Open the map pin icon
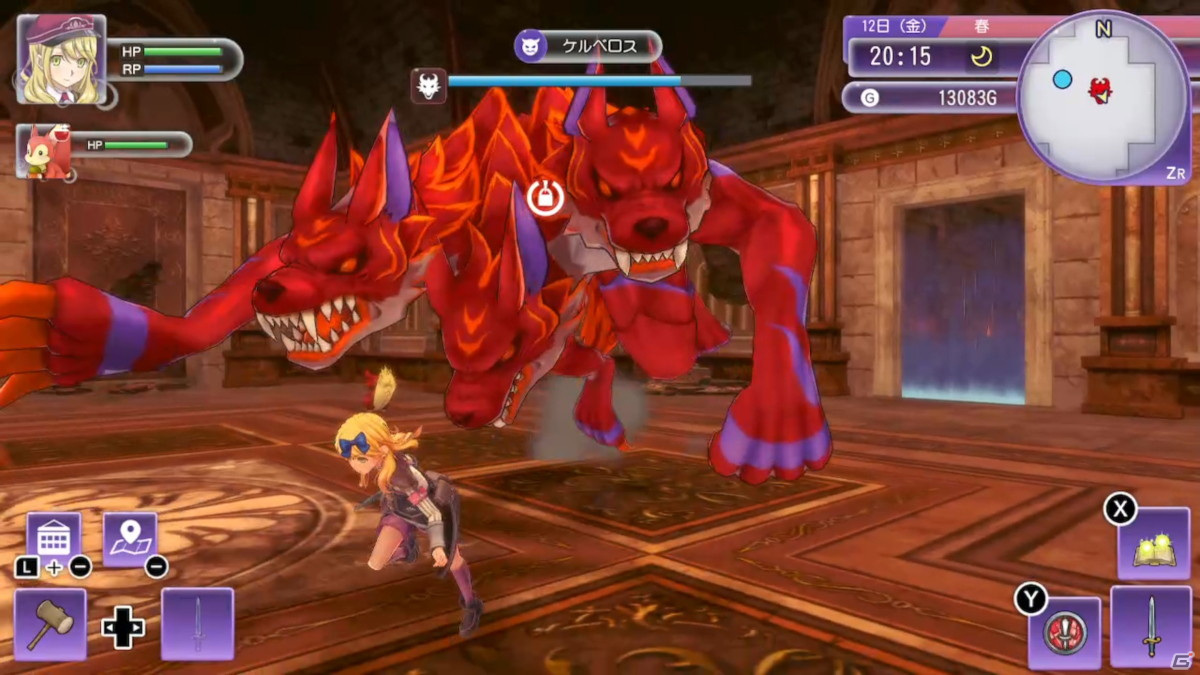The image size is (1200, 675). tap(130, 540)
